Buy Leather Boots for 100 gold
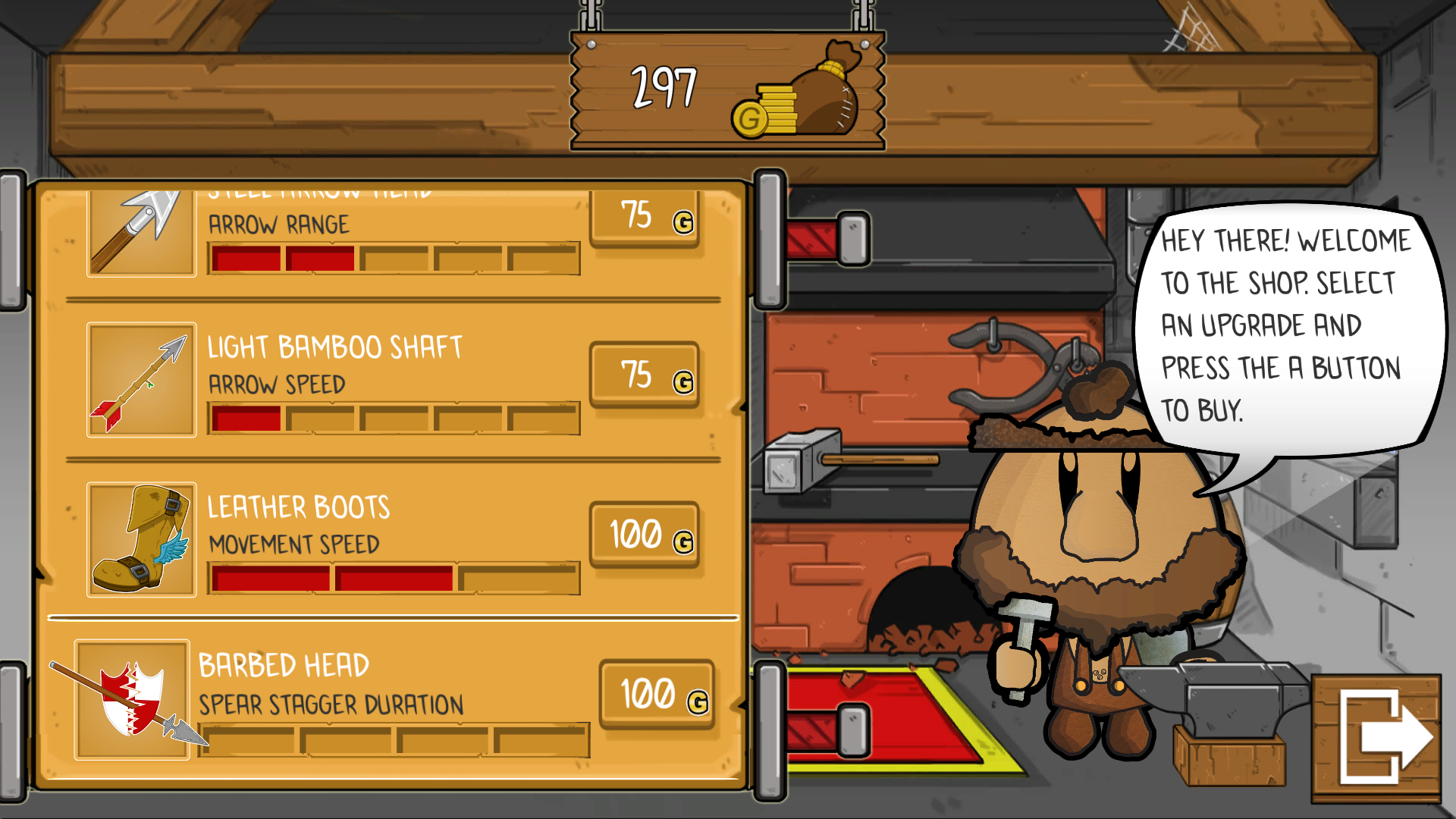Image resolution: width=1456 pixels, height=819 pixels. tap(644, 535)
